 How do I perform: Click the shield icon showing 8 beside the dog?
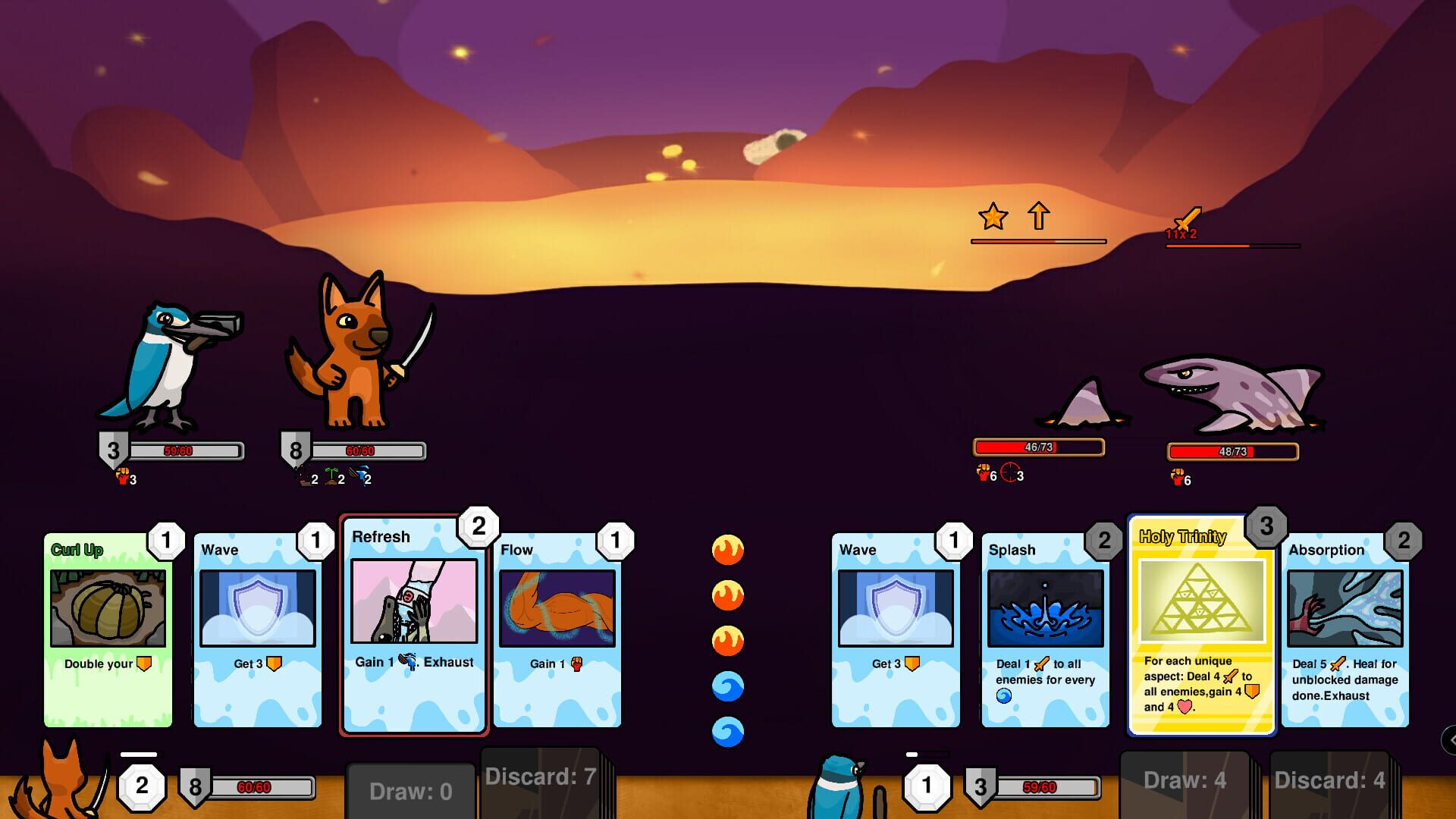click(296, 450)
